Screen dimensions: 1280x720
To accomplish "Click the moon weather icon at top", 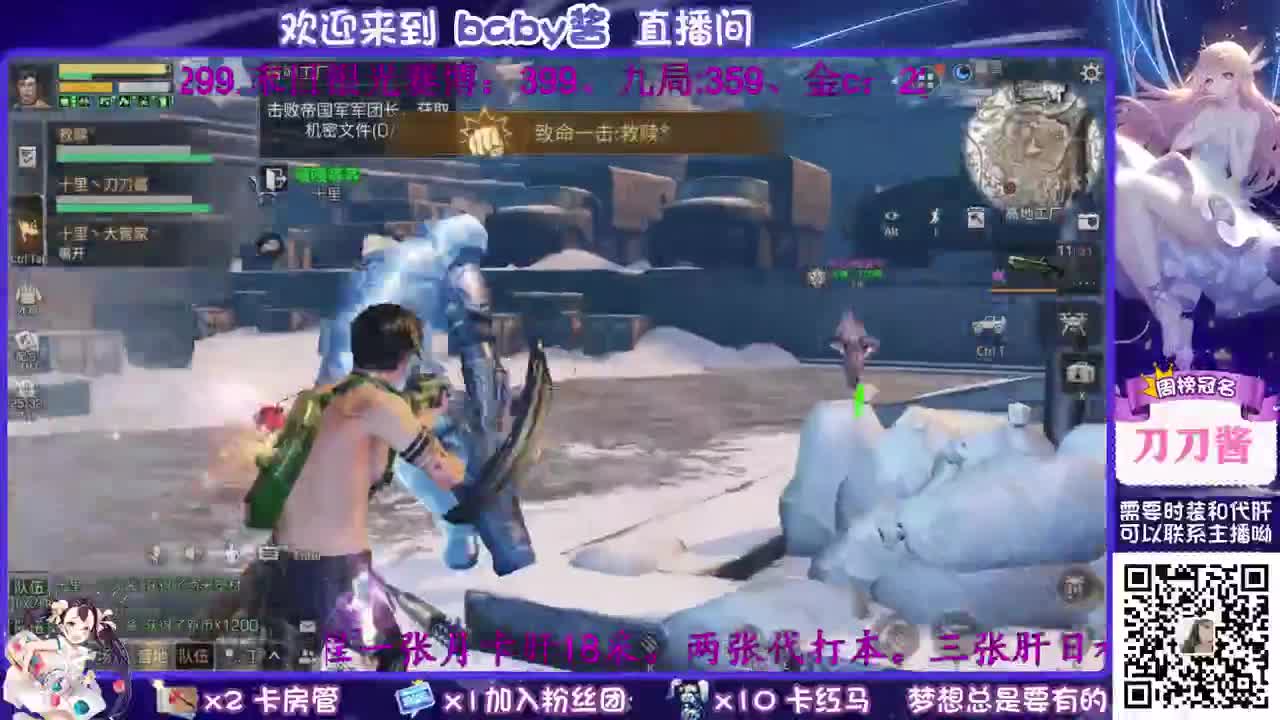I will pos(963,71).
